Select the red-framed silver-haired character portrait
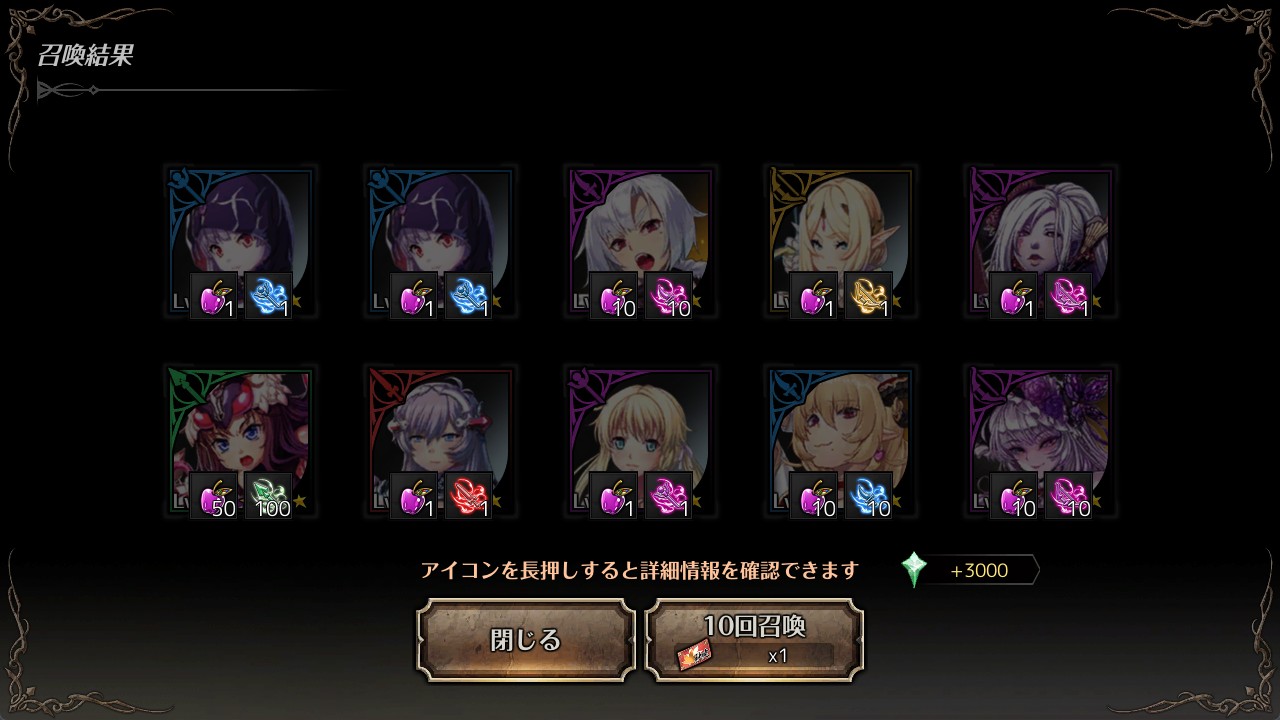 click(440, 440)
